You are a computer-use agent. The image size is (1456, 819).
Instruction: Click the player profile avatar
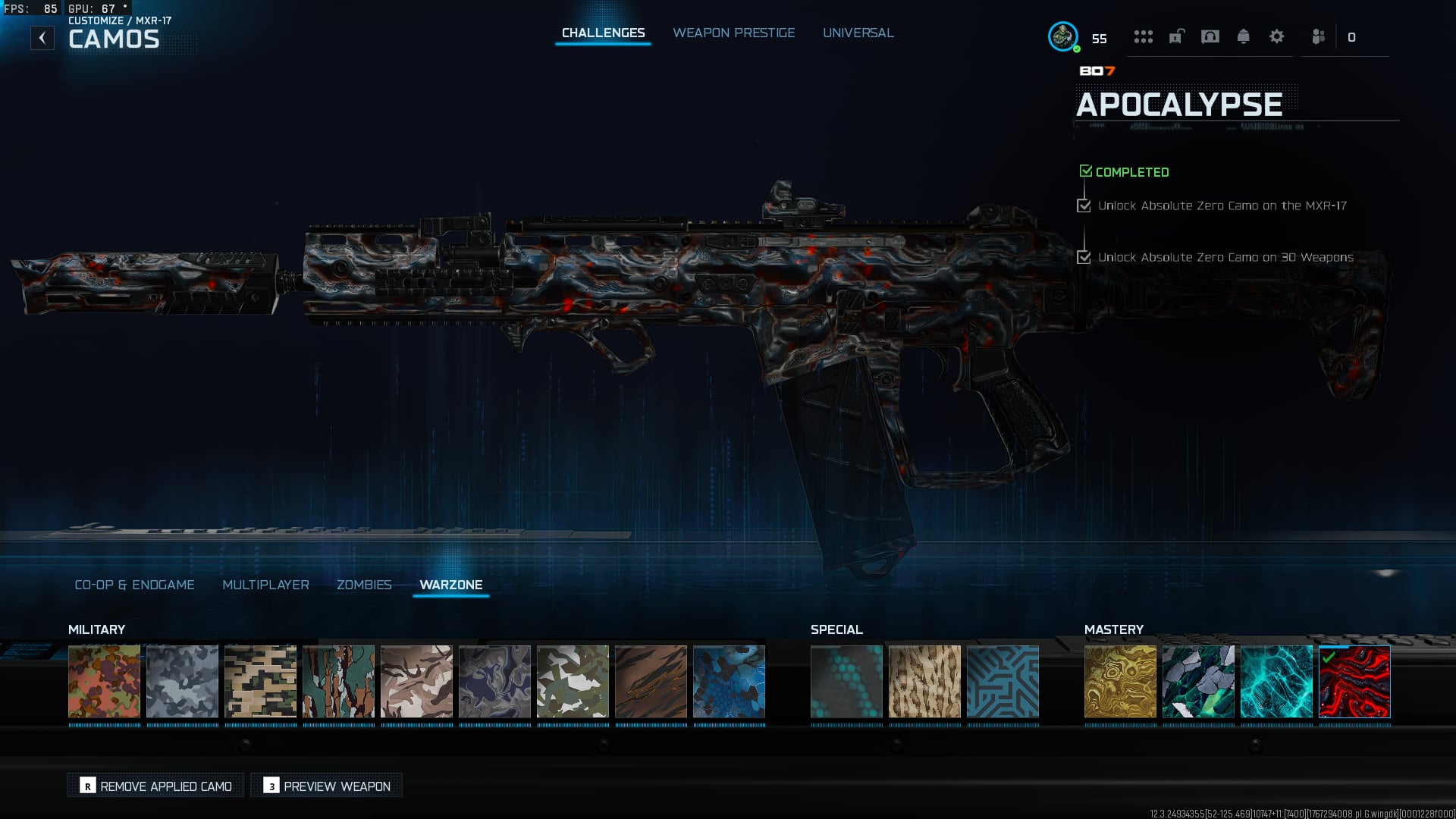pyautogui.click(x=1063, y=36)
